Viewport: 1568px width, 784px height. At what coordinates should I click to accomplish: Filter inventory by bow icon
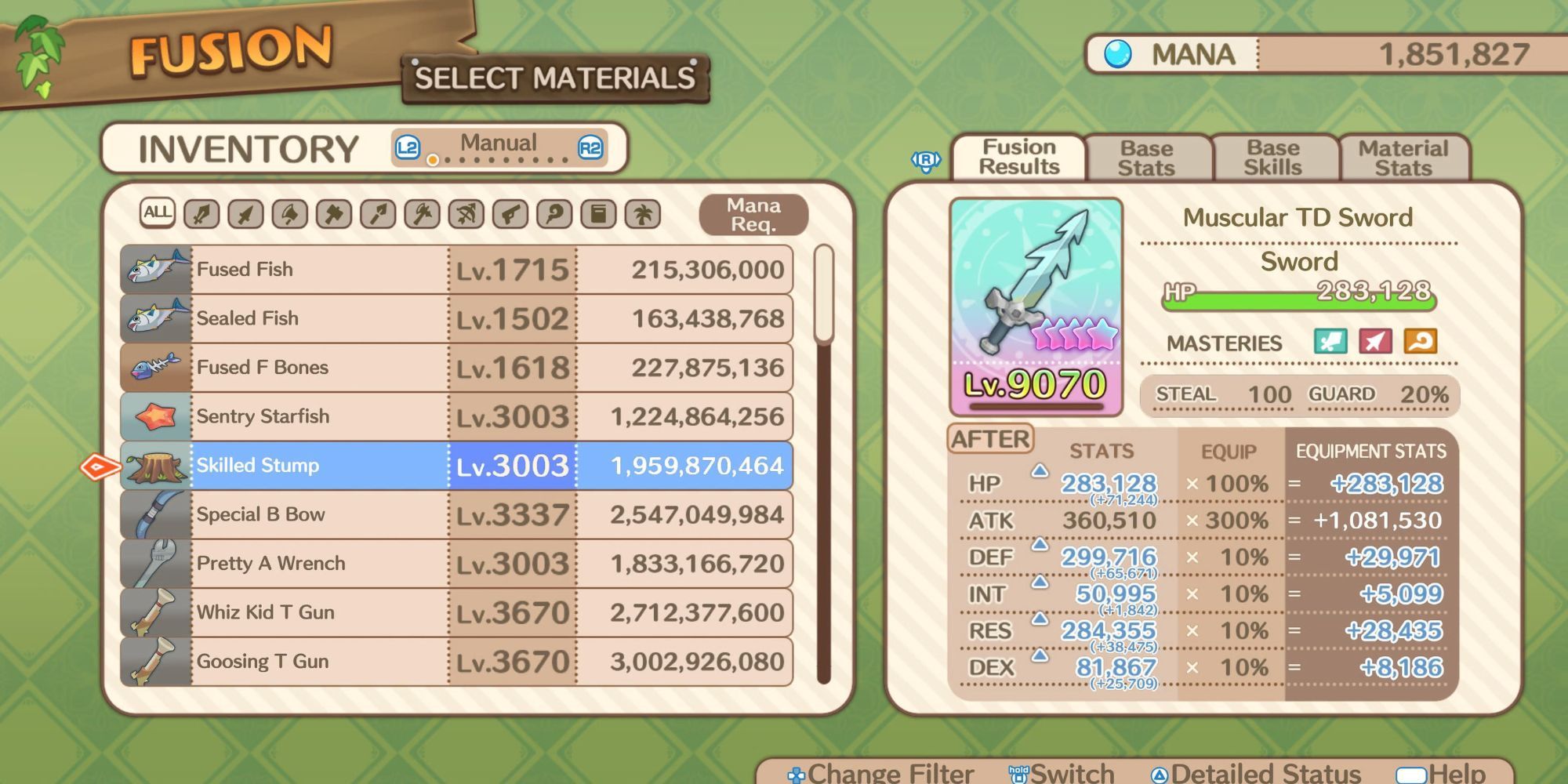[x=466, y=214]
